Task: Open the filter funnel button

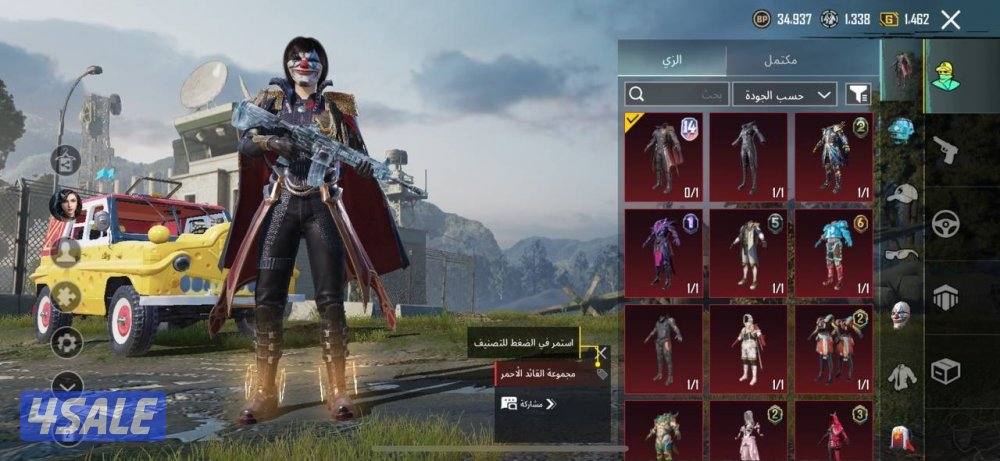Action: pos(858,94)
